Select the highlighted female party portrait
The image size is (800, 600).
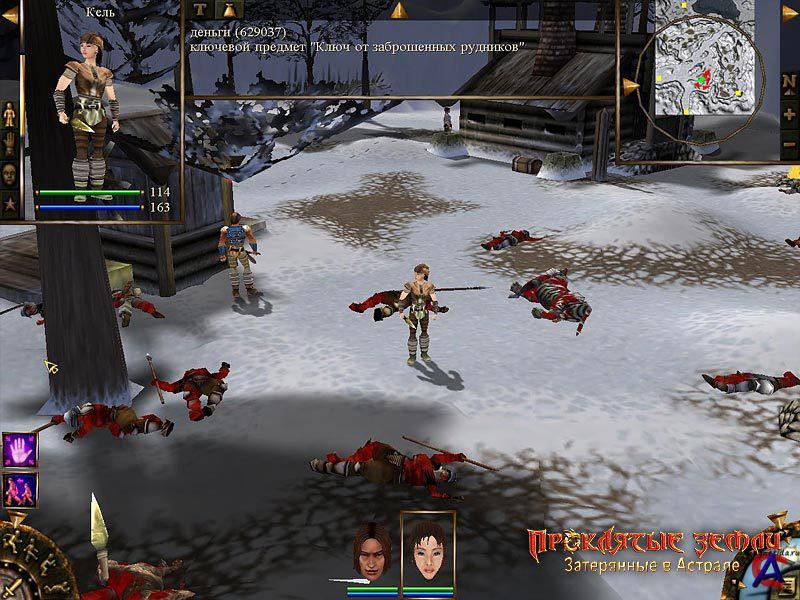[427, 549]
